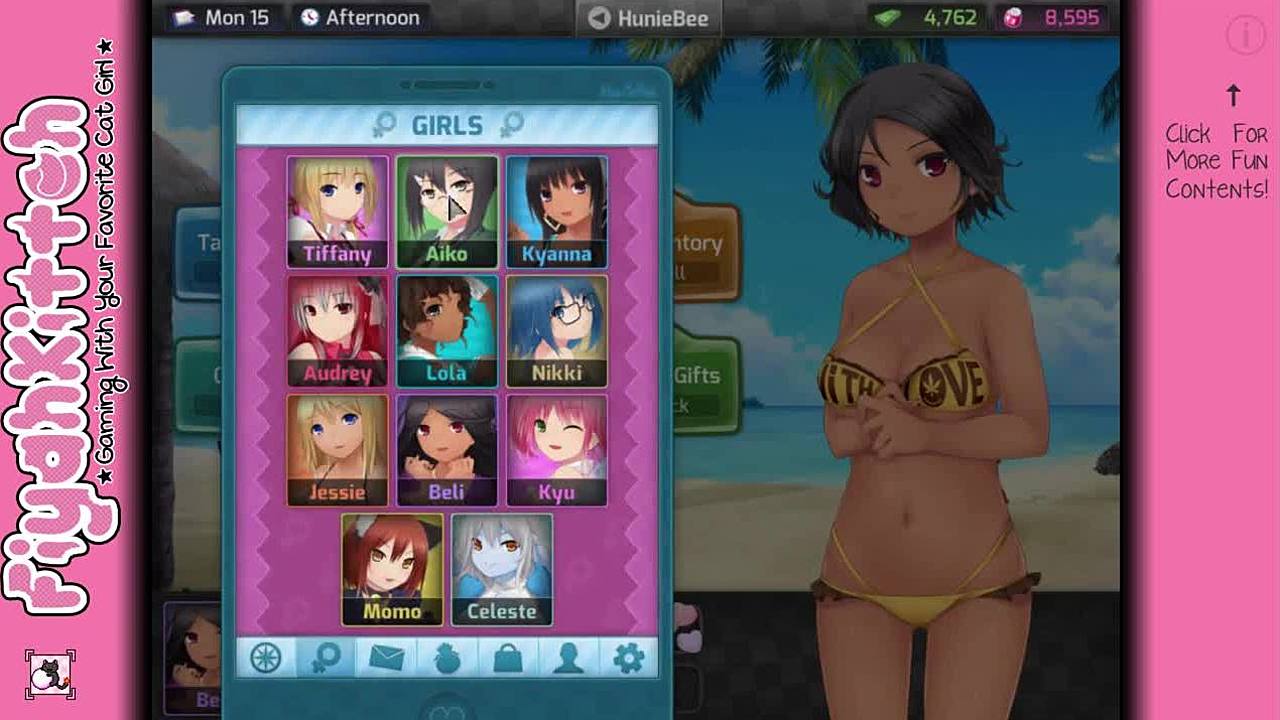The height and width of the screenshot is (720, 1280).
Task: Open the shopping bag store tab
Action: click(508, 657)
